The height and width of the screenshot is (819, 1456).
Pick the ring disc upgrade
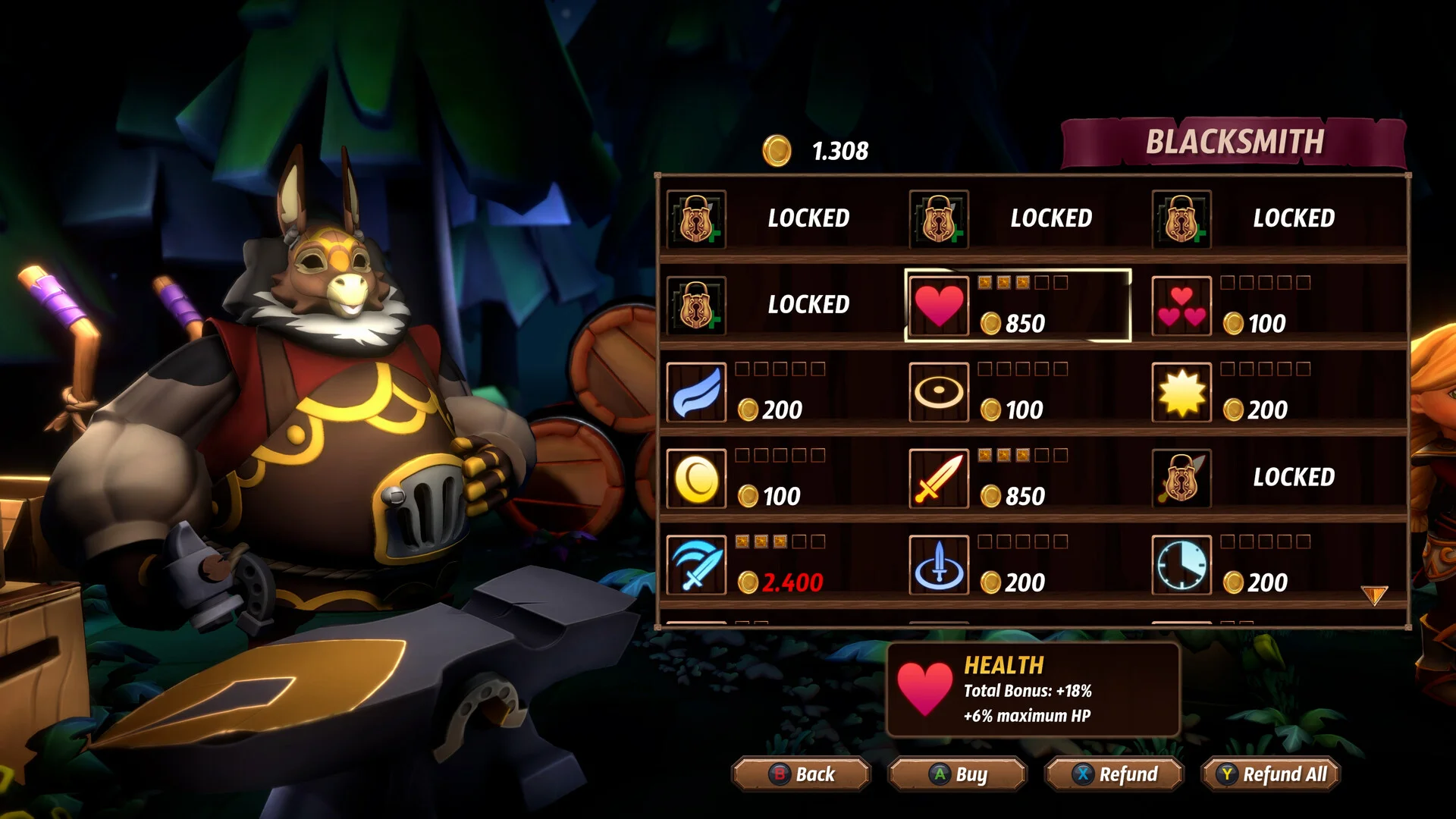939,392
